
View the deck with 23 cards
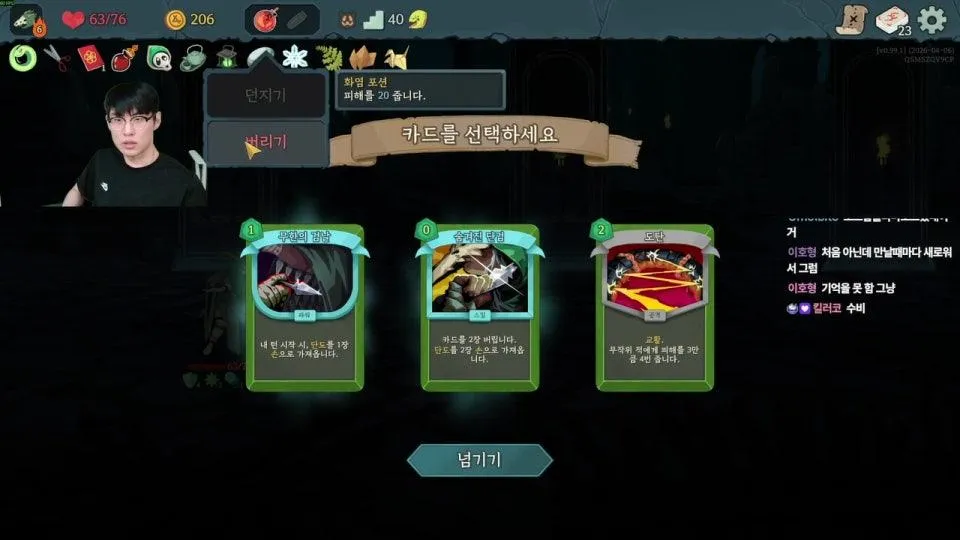pos(891,19)
